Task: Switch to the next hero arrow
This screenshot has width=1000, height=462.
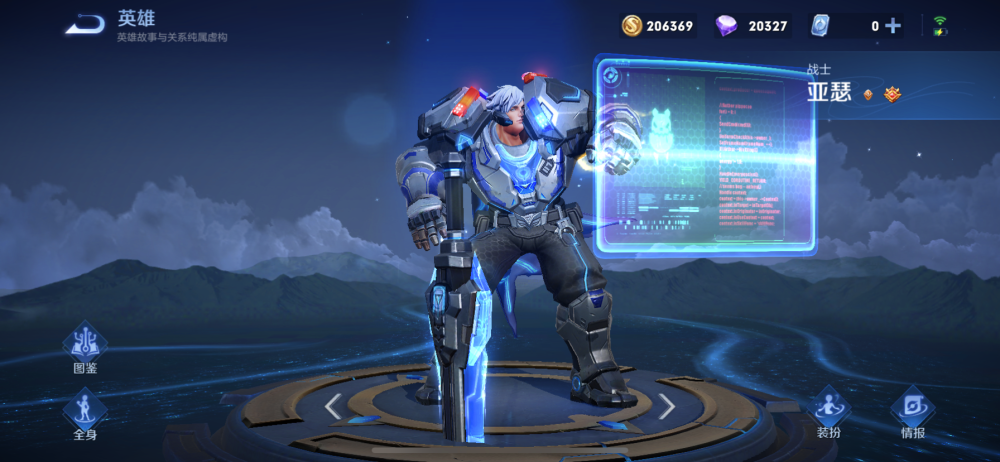Action: coord(666,405)
